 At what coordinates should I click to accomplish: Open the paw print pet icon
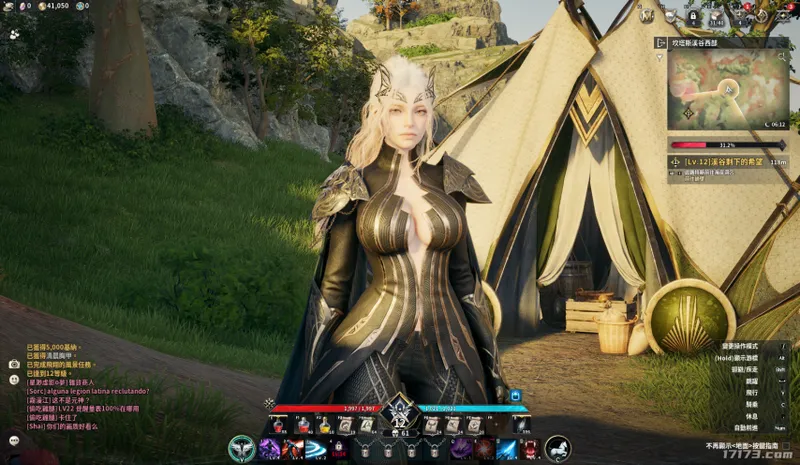[15, 33]
